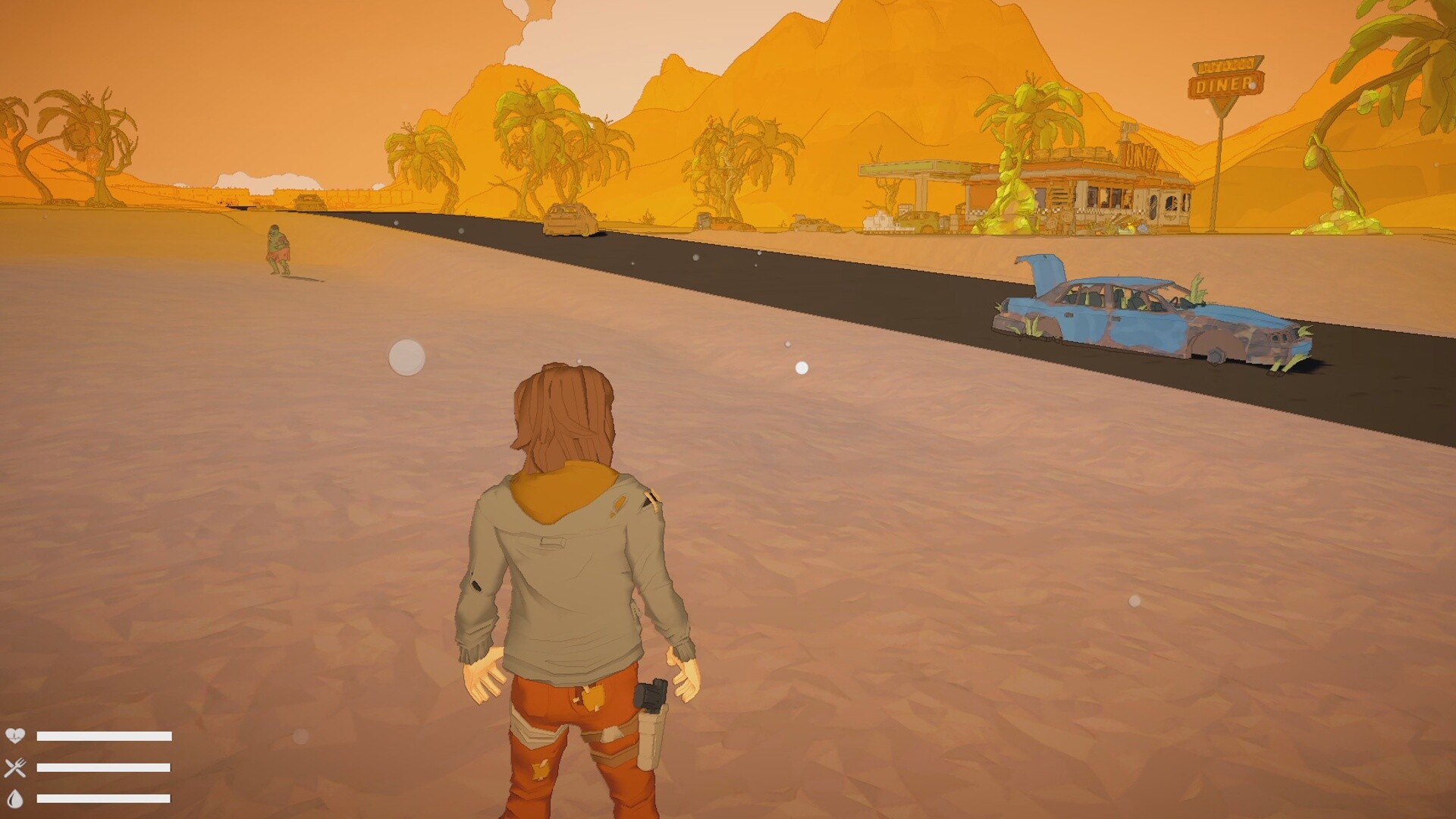The image size is (1456, 819).
Task: Select the abandoned car on the road ahead
Action: [569, 220]
